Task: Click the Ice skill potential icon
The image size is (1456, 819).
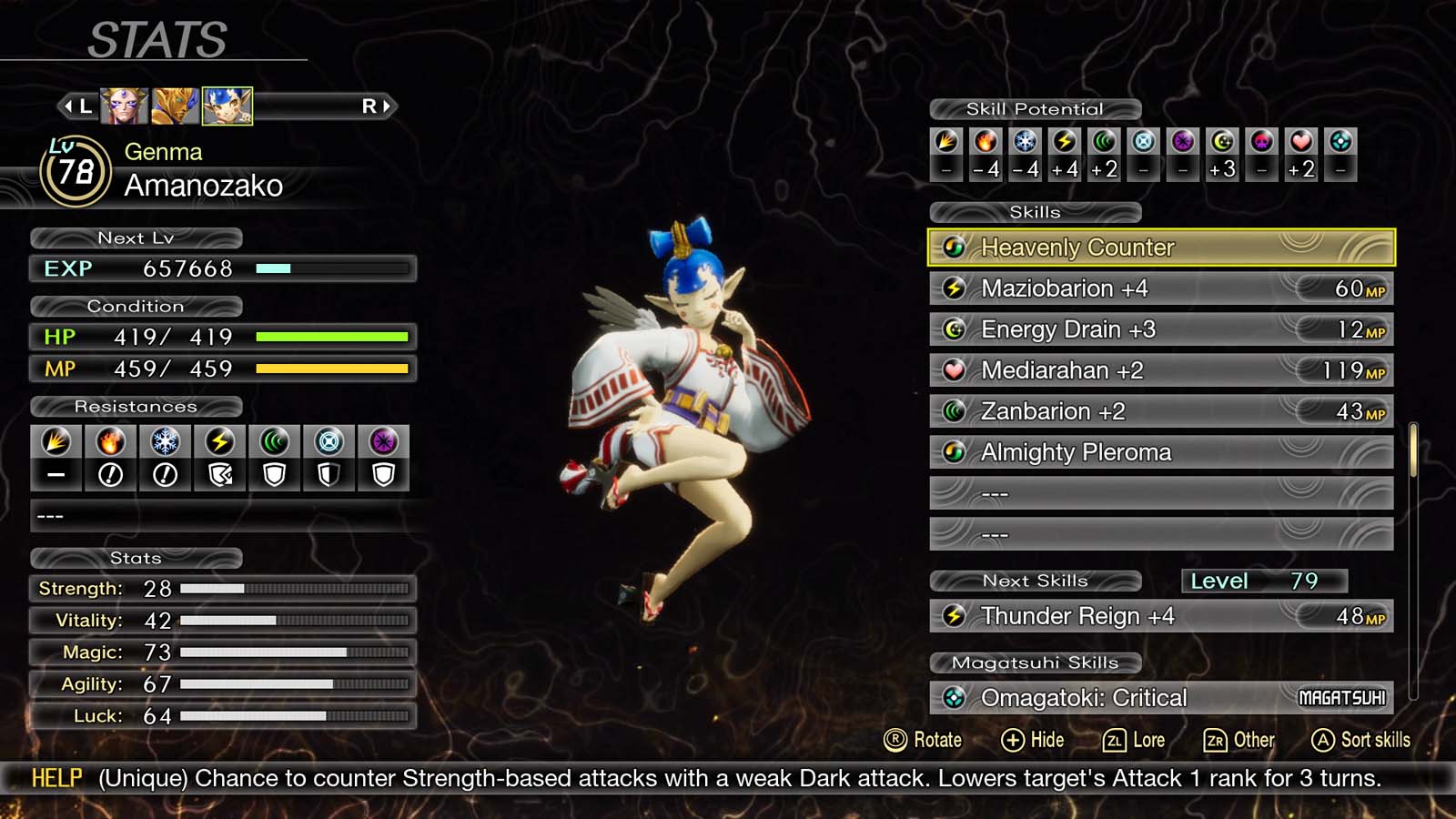Action: click(x=1025, y=142)
